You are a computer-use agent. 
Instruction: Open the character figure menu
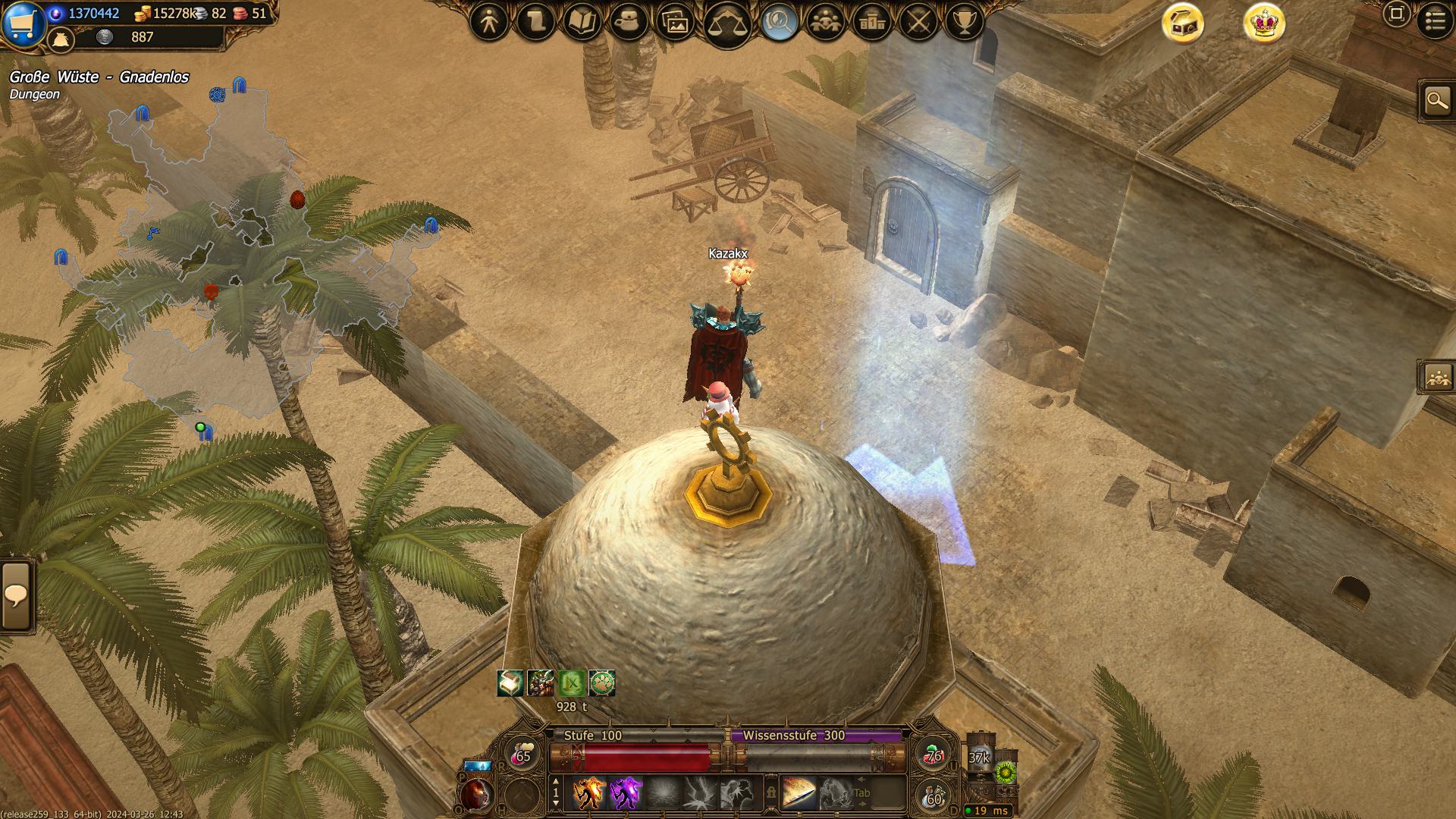pyautogui.click(x=489, y=23)
